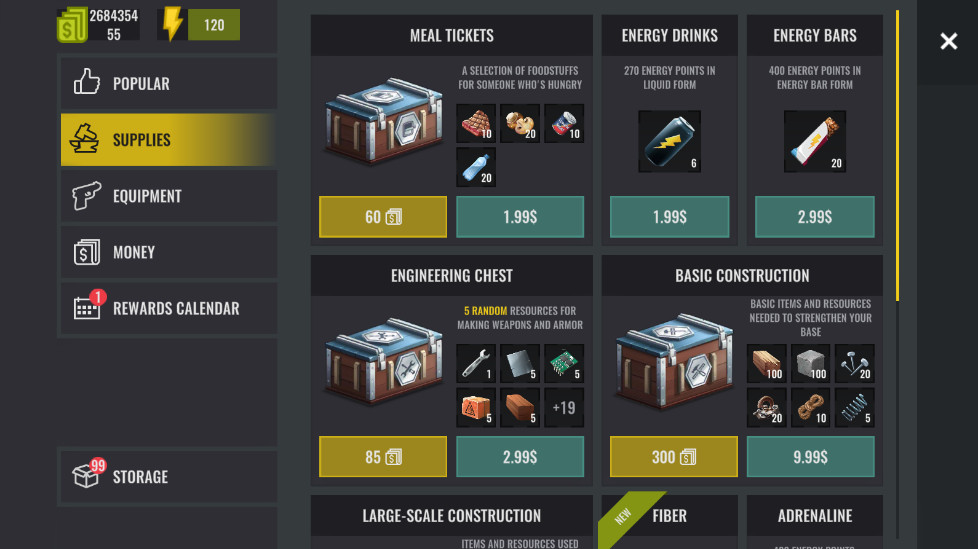The width and height of the screenshot is (978, 549).
Task: Buy Engineering Chest for 2.99$
Action: tap(520, 457)
